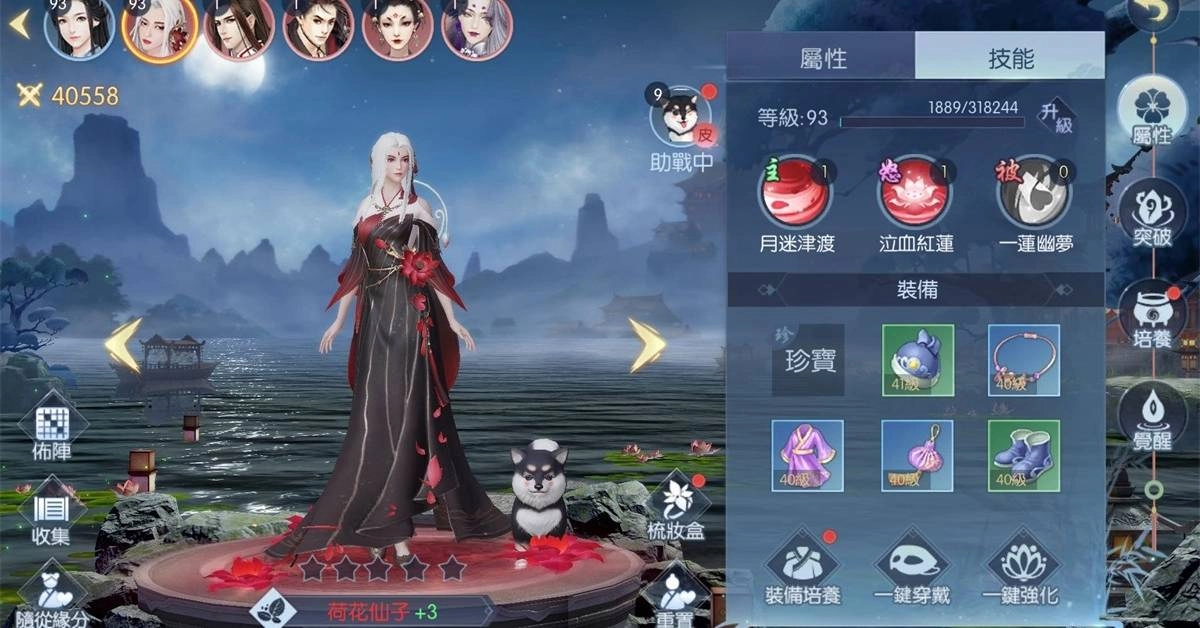
Task: Open the 珍寶 treasure slot
Action: [808, 359]
